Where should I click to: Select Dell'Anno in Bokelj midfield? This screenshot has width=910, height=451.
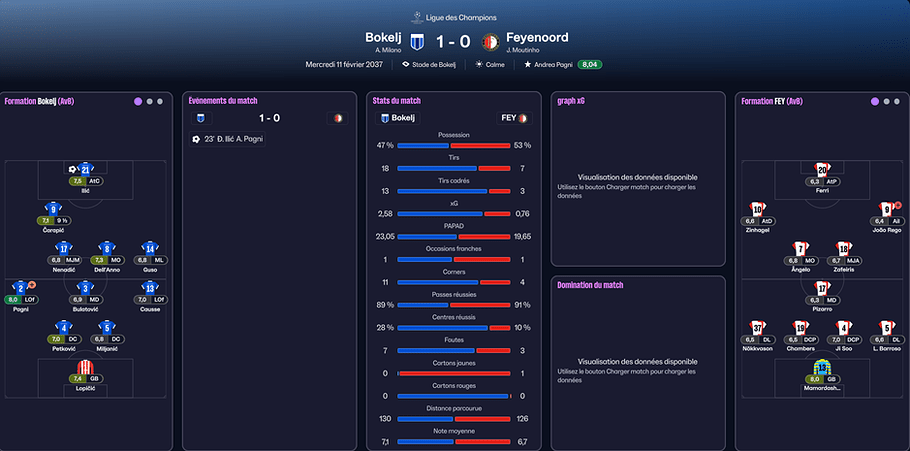(x=107, y=250)
